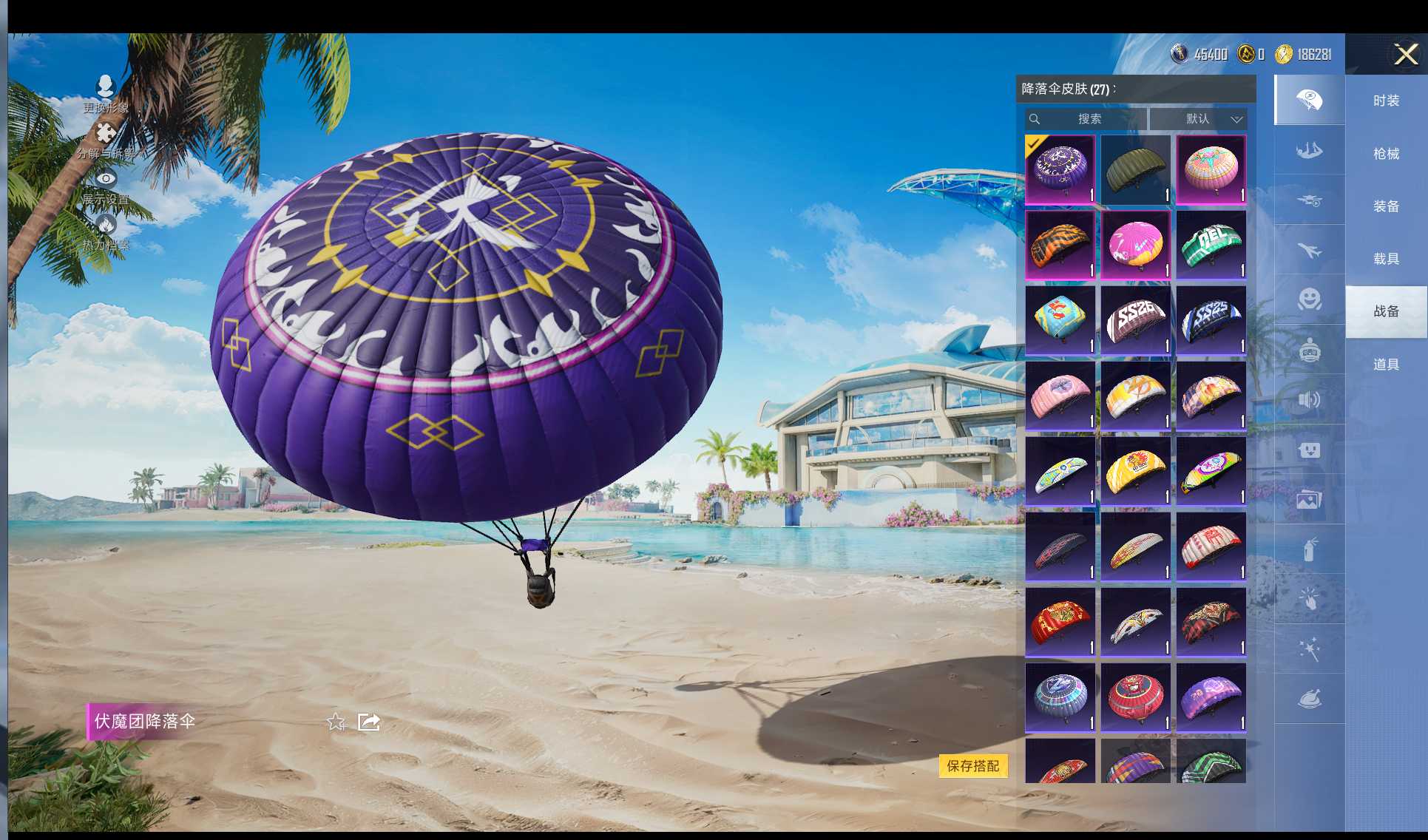Open the 道具 tab
Image resolution: width=1428 pixels, height=840 pixels.
pos(1386,365)
